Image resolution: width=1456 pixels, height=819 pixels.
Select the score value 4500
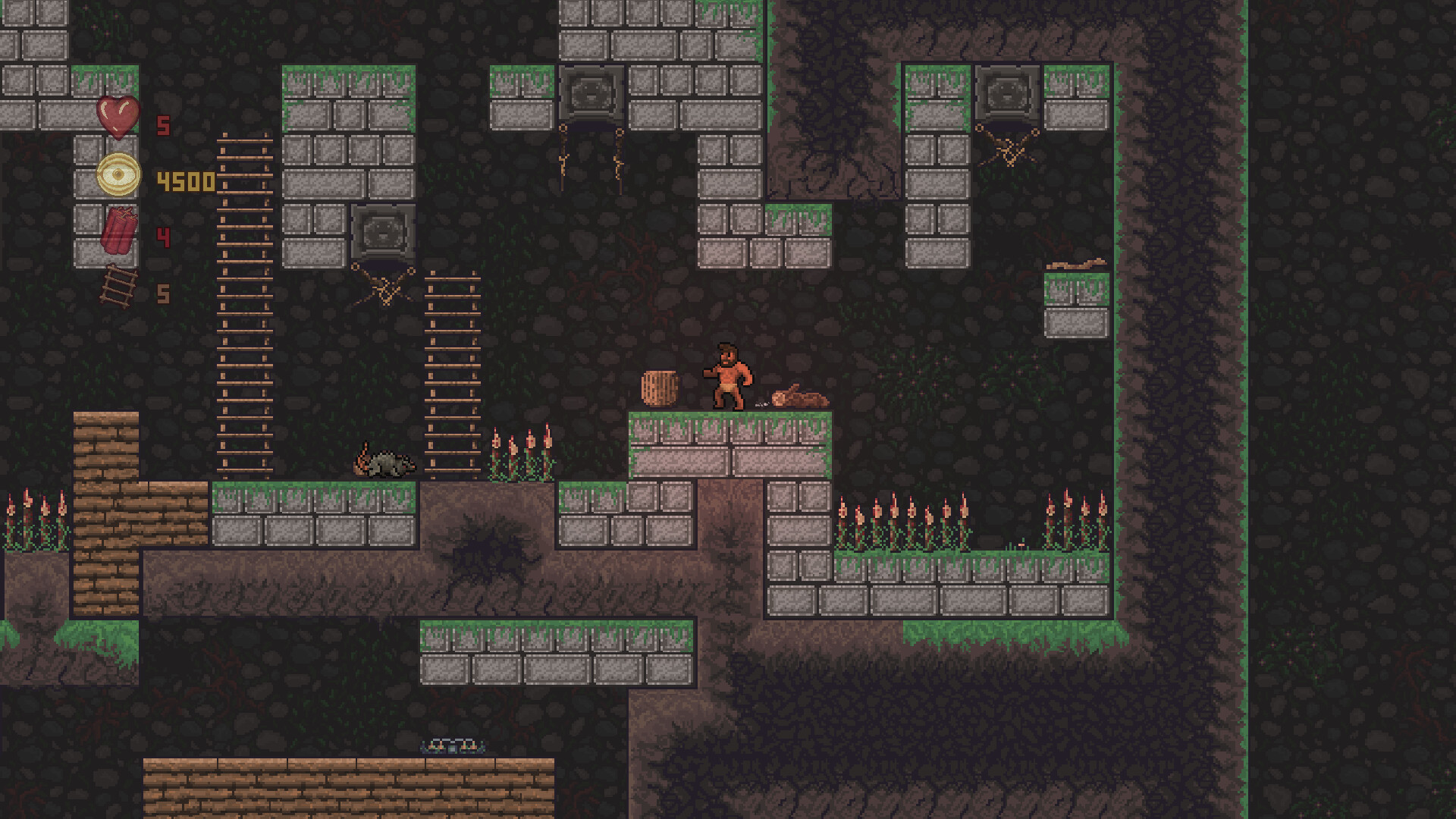[x=184, y=180]
